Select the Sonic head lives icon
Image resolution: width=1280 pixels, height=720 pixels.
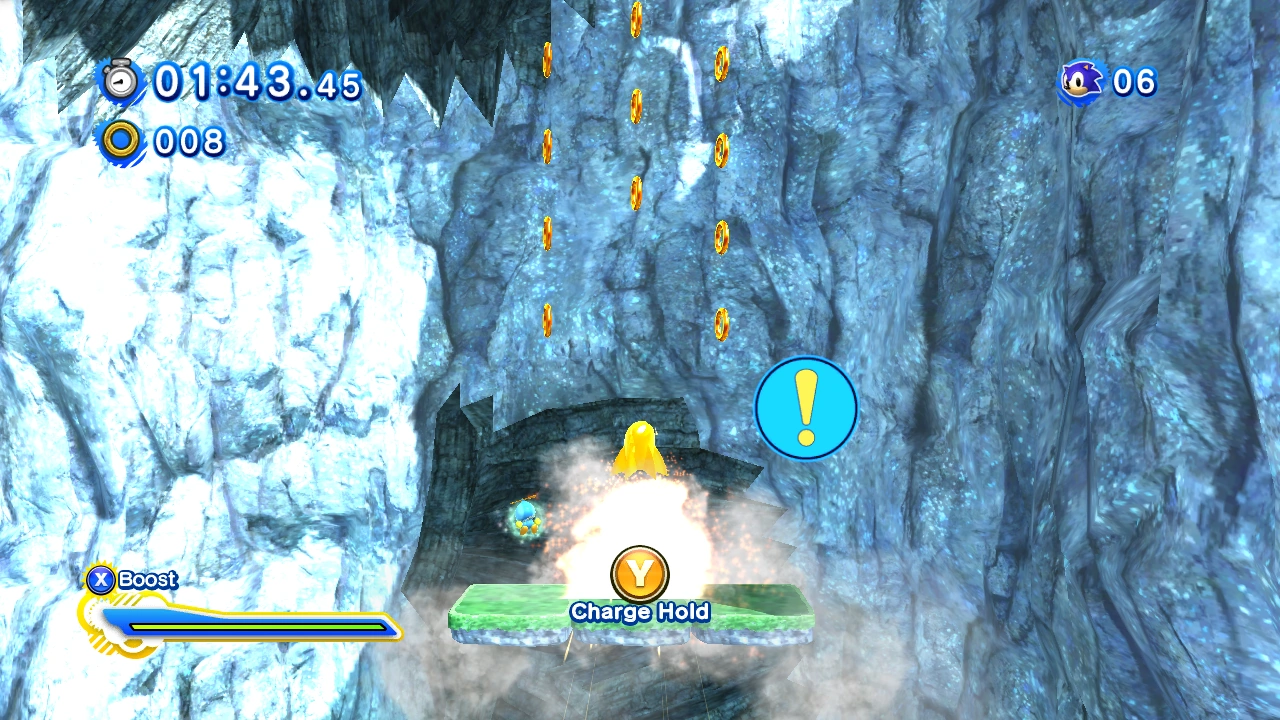[x=1082, y=81]
